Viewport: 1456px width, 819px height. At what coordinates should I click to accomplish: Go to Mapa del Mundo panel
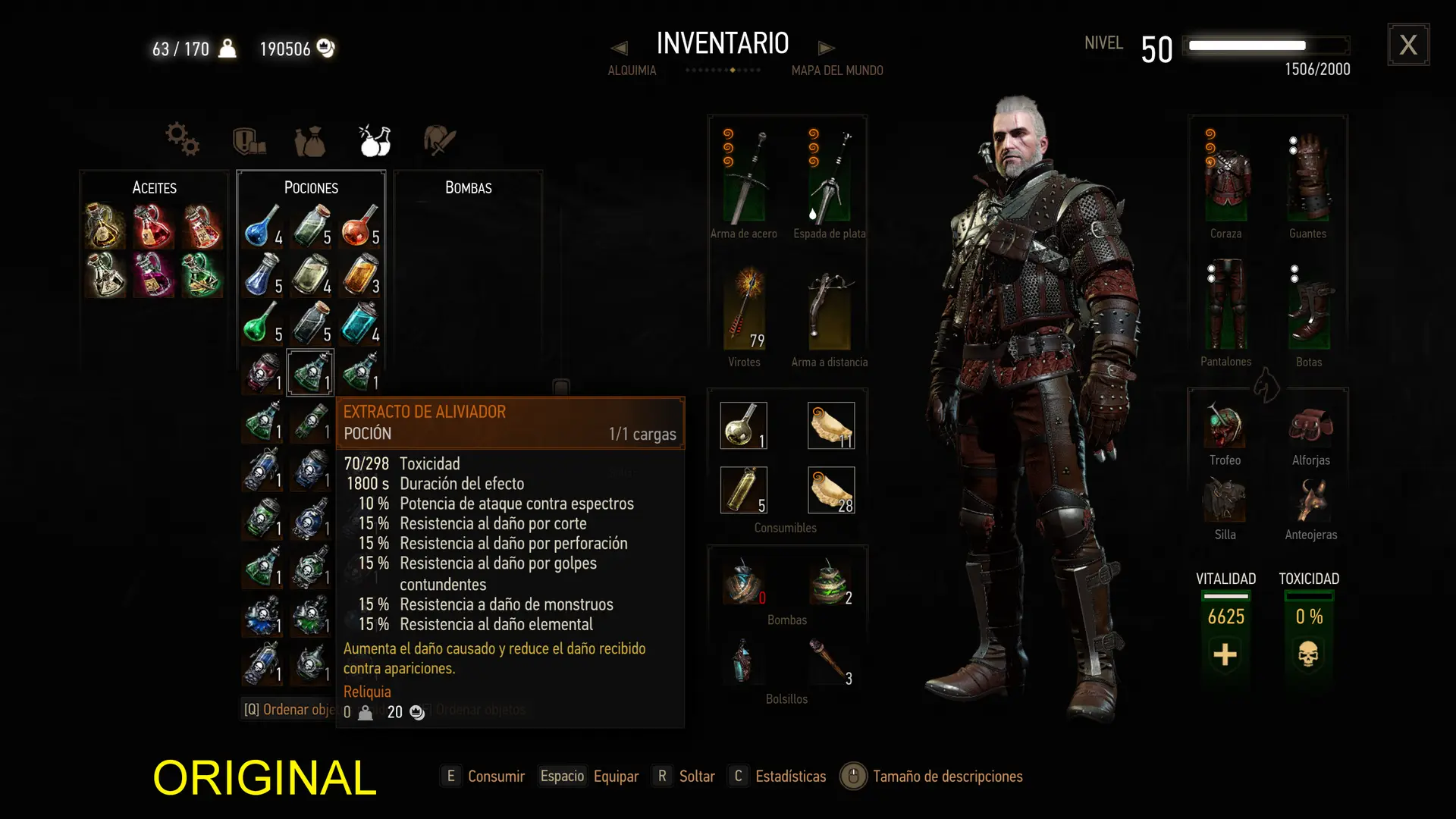click(837, 71)
